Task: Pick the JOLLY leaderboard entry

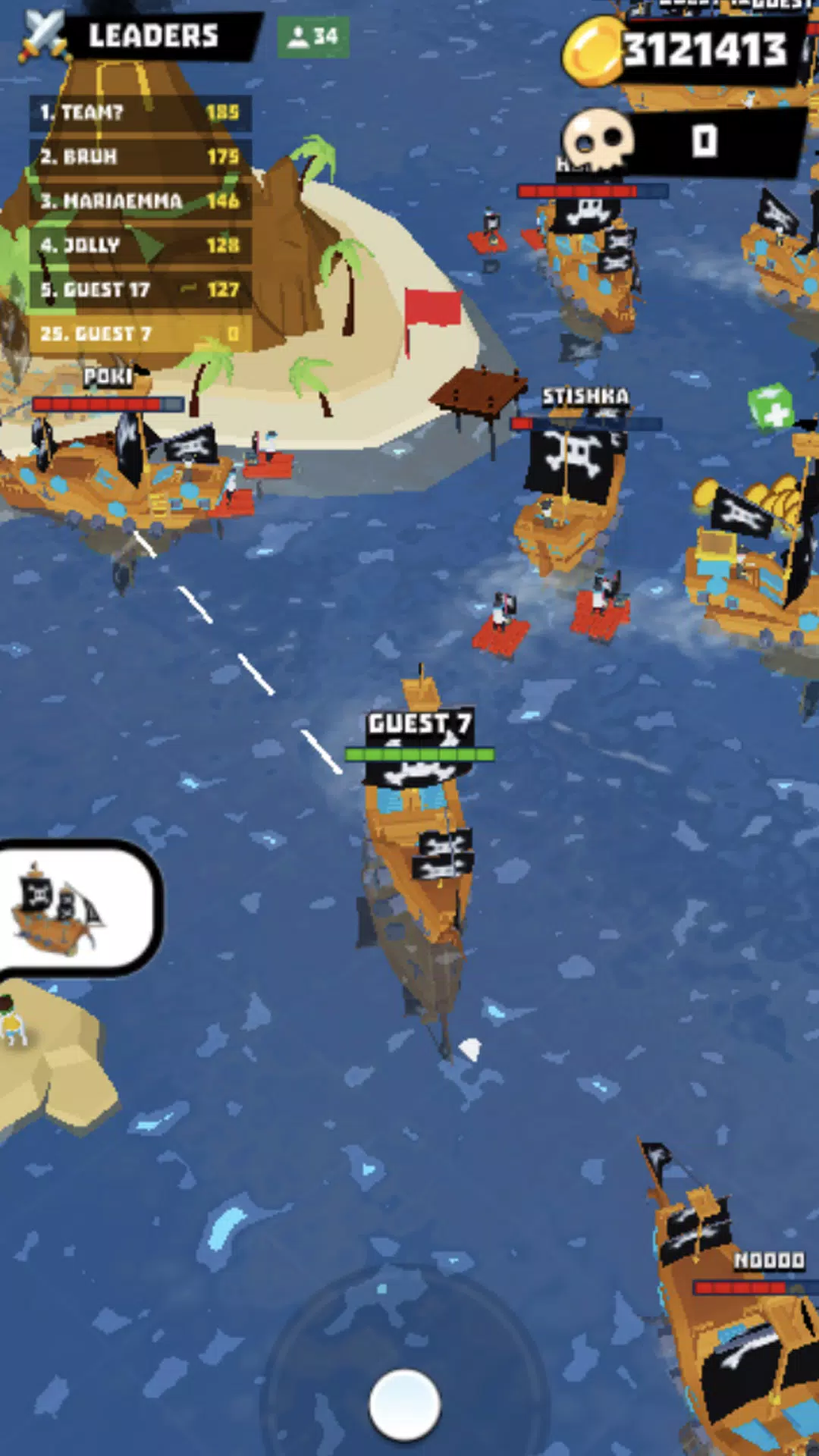Action: coord(140,245)
